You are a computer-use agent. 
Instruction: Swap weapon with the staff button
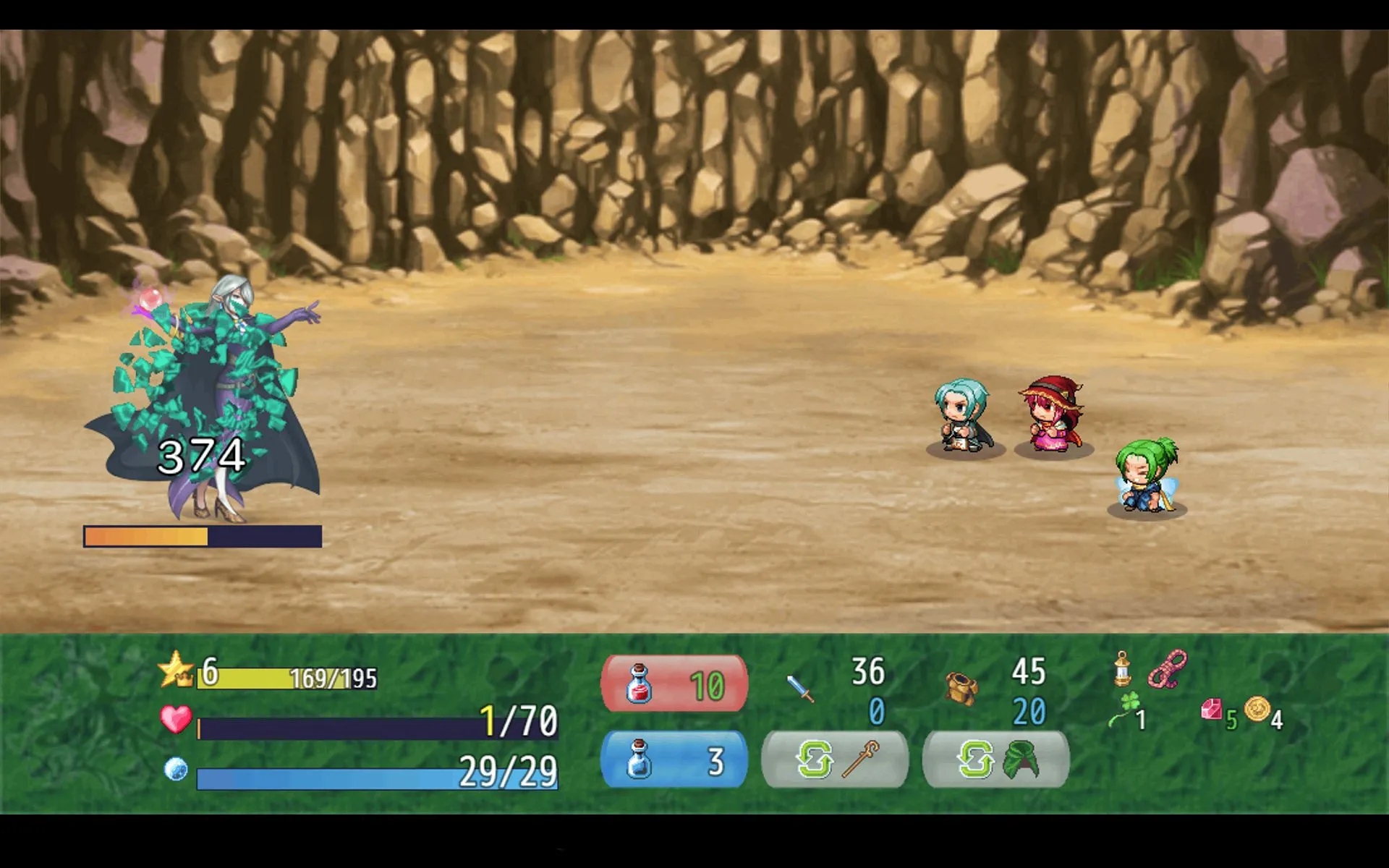pos(836,760)
